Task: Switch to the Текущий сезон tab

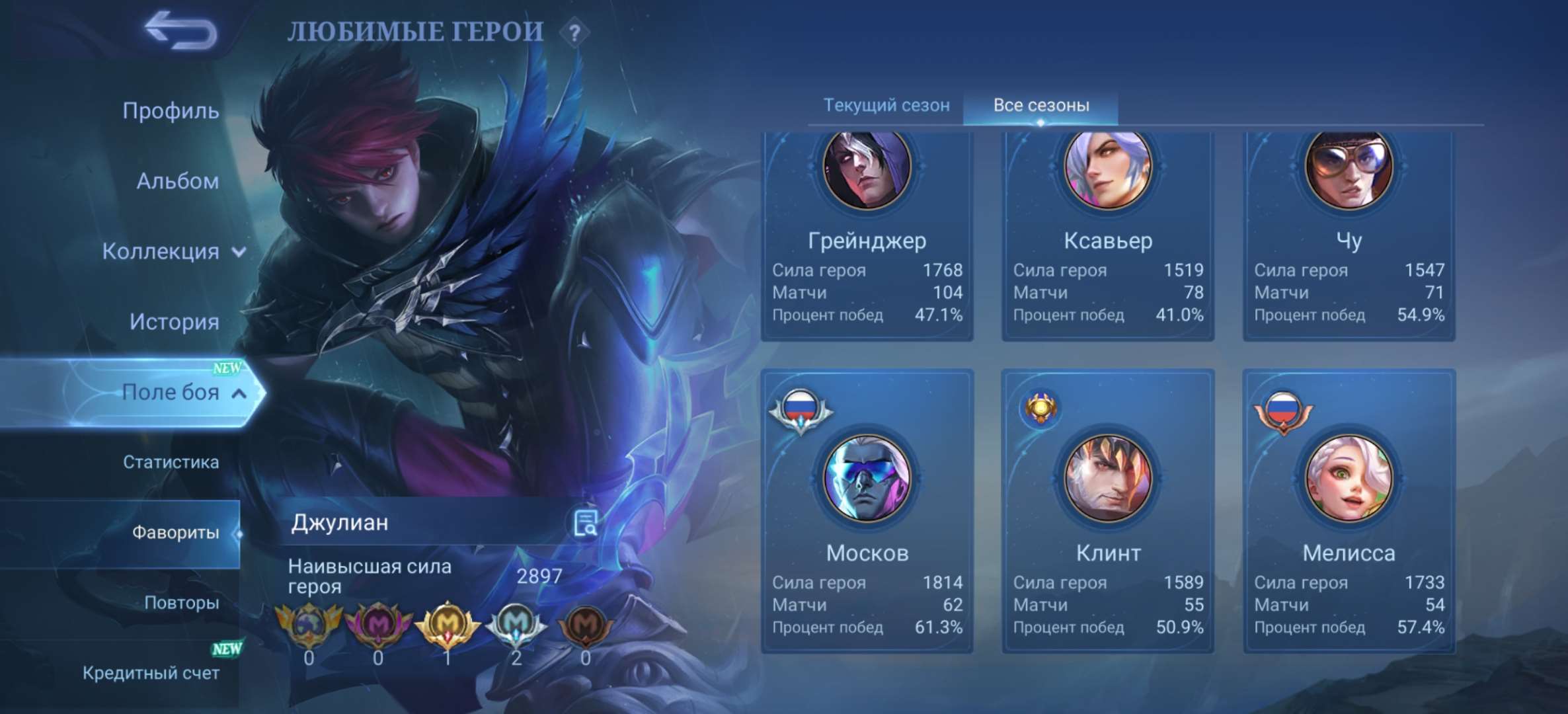Action: click(886, 104)
